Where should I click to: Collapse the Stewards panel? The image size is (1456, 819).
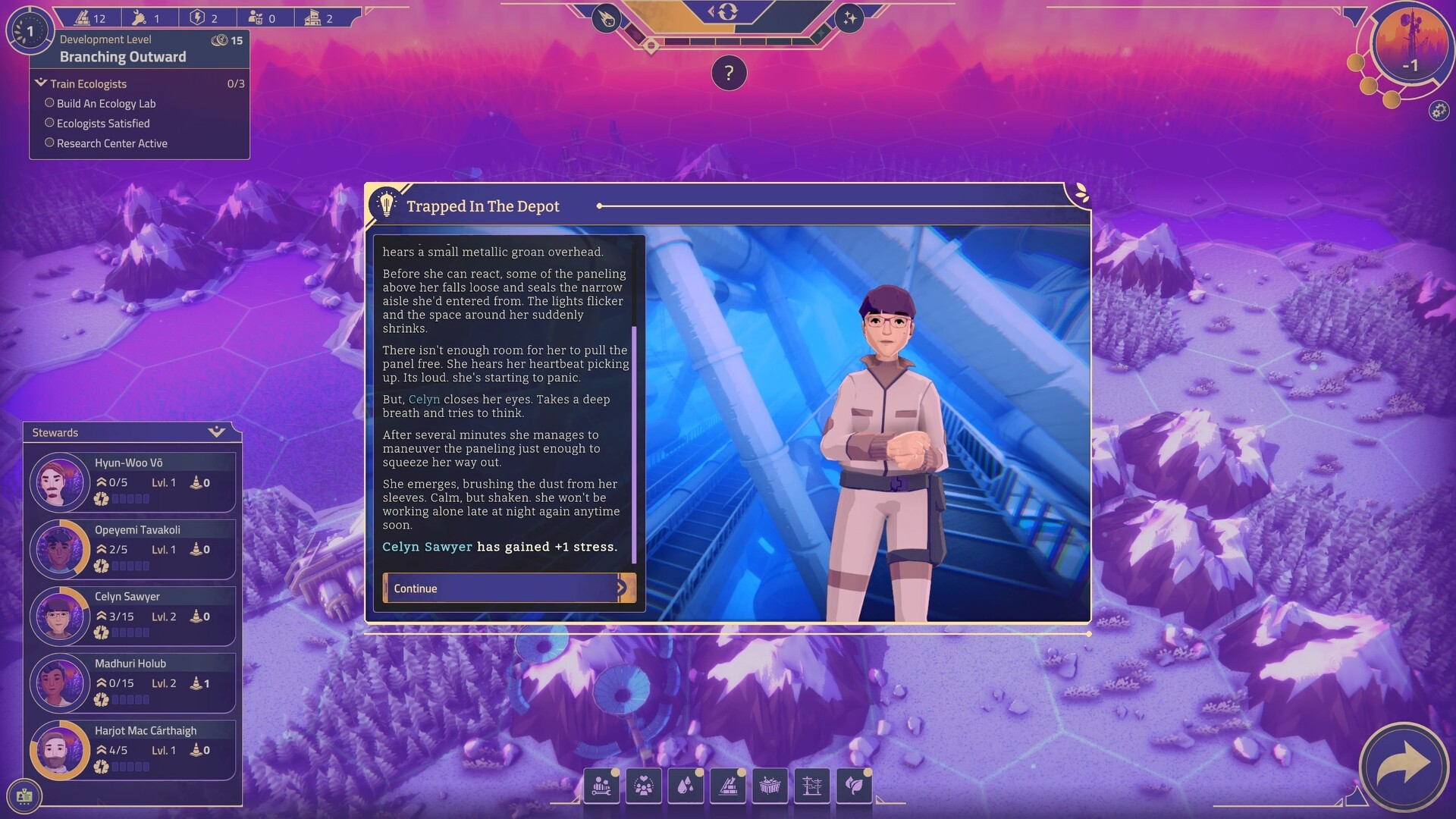tap(217, 432)
